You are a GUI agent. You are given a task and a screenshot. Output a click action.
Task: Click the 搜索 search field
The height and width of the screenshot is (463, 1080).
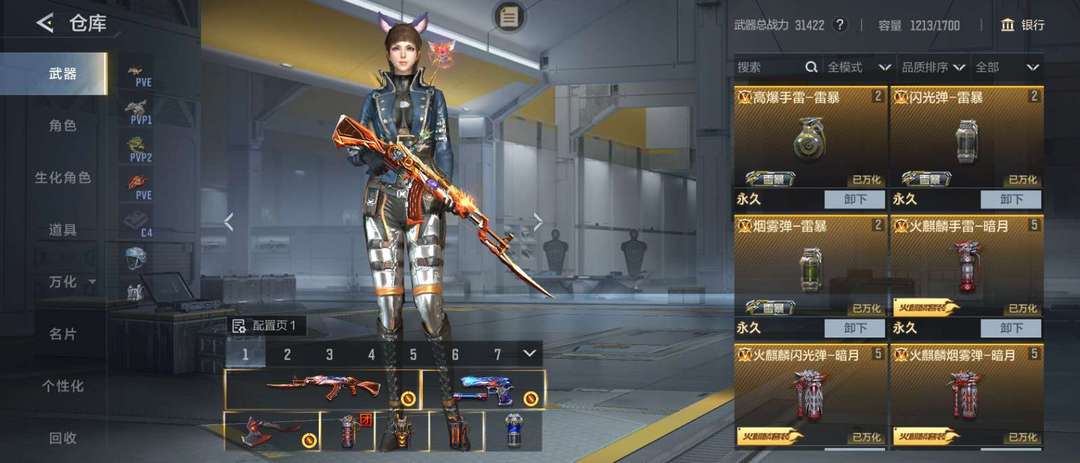(x=770, y=67)
